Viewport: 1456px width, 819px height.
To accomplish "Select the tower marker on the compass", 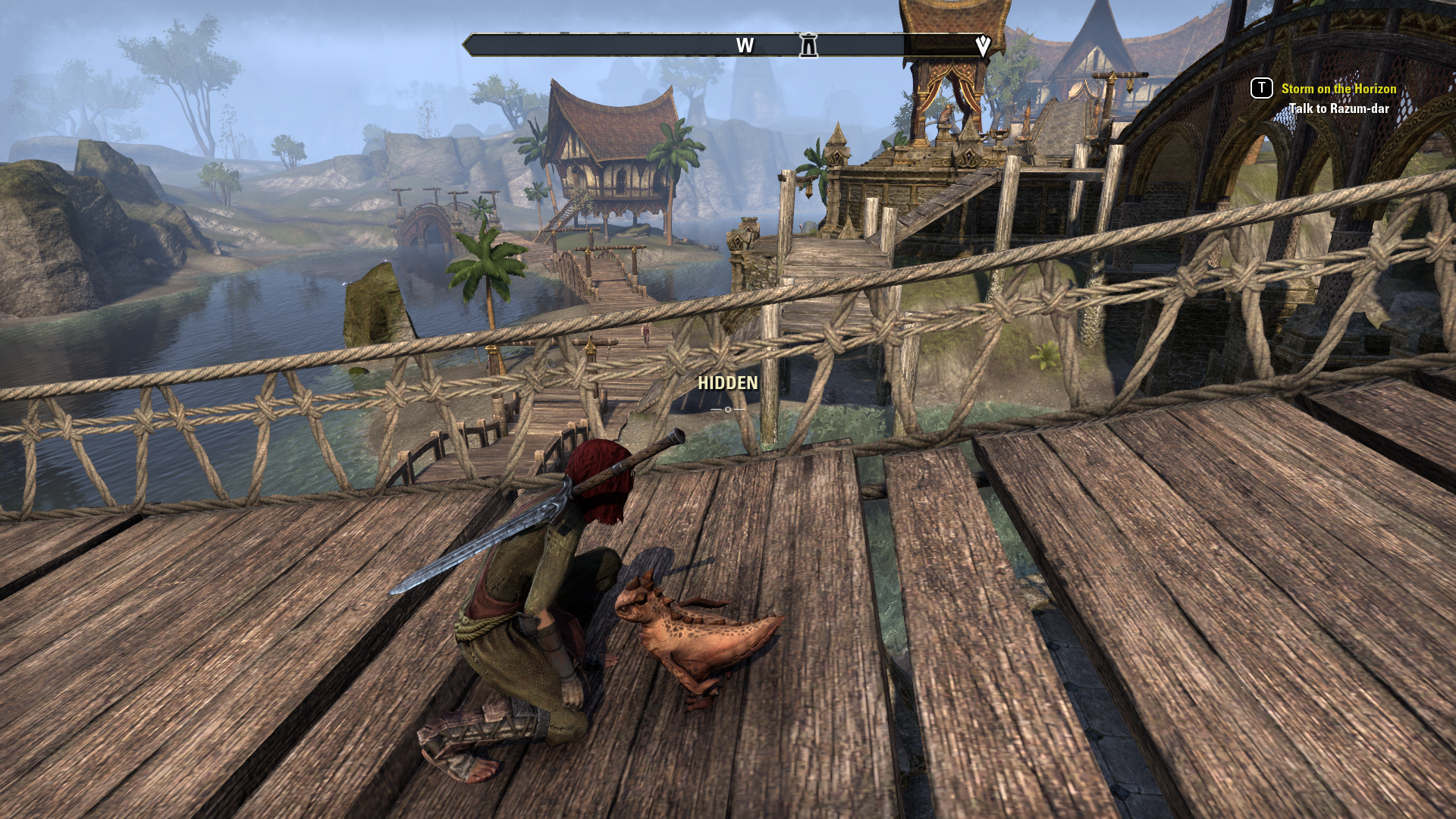I will [x=808, y=45].
